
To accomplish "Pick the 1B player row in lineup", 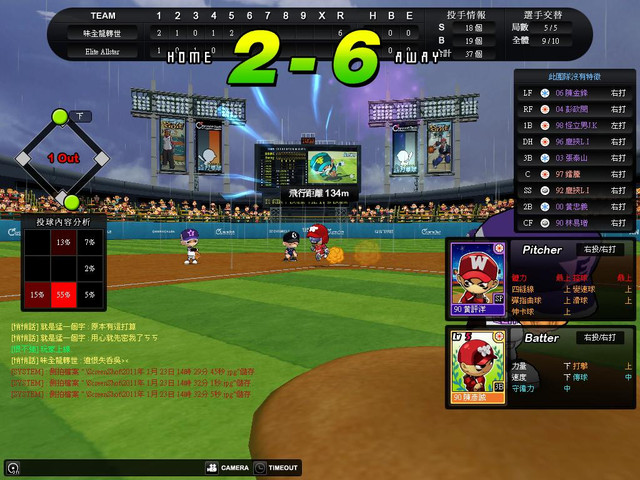I will 573,124.
